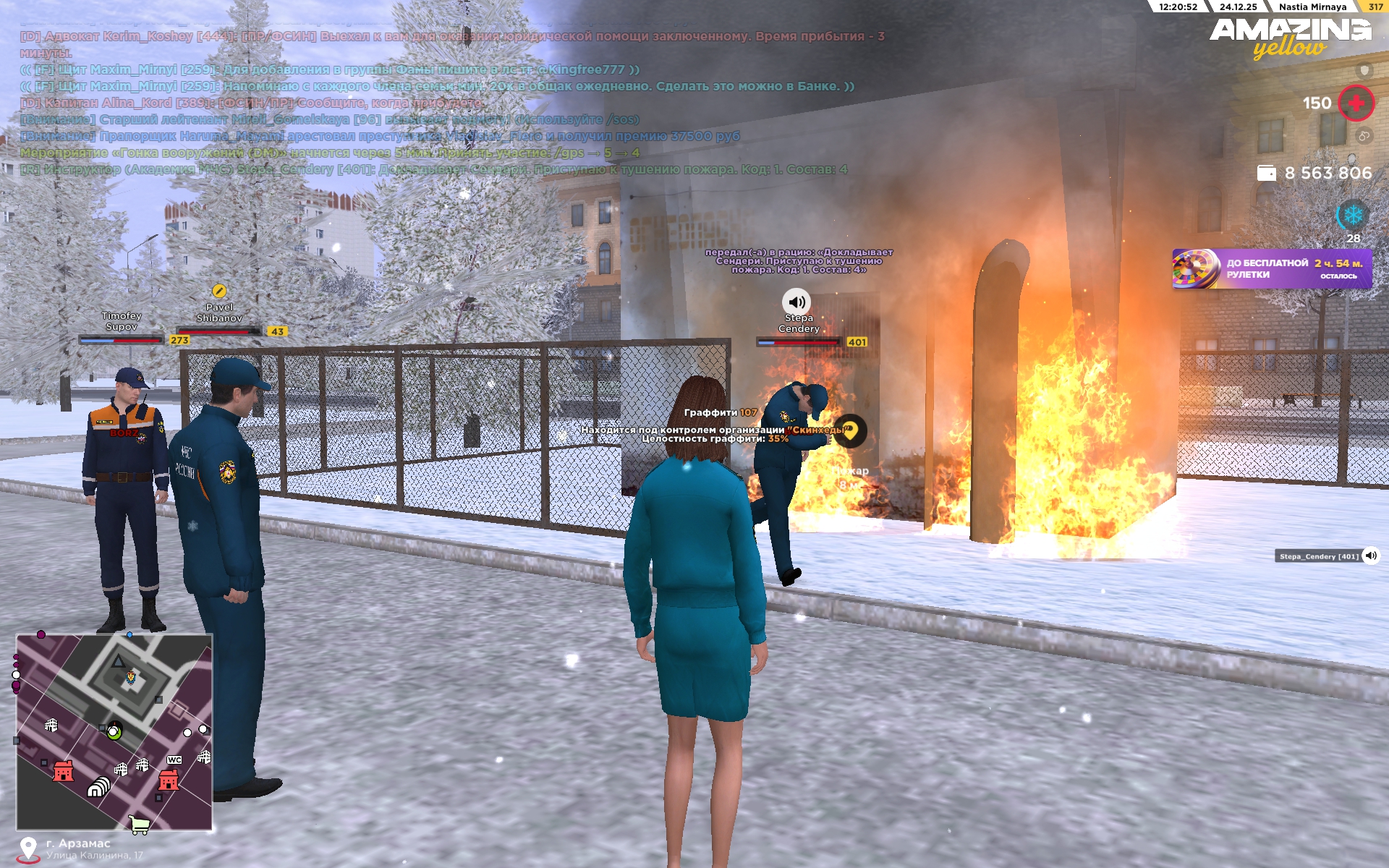Click the wallet money icon

pos(1267,173)
